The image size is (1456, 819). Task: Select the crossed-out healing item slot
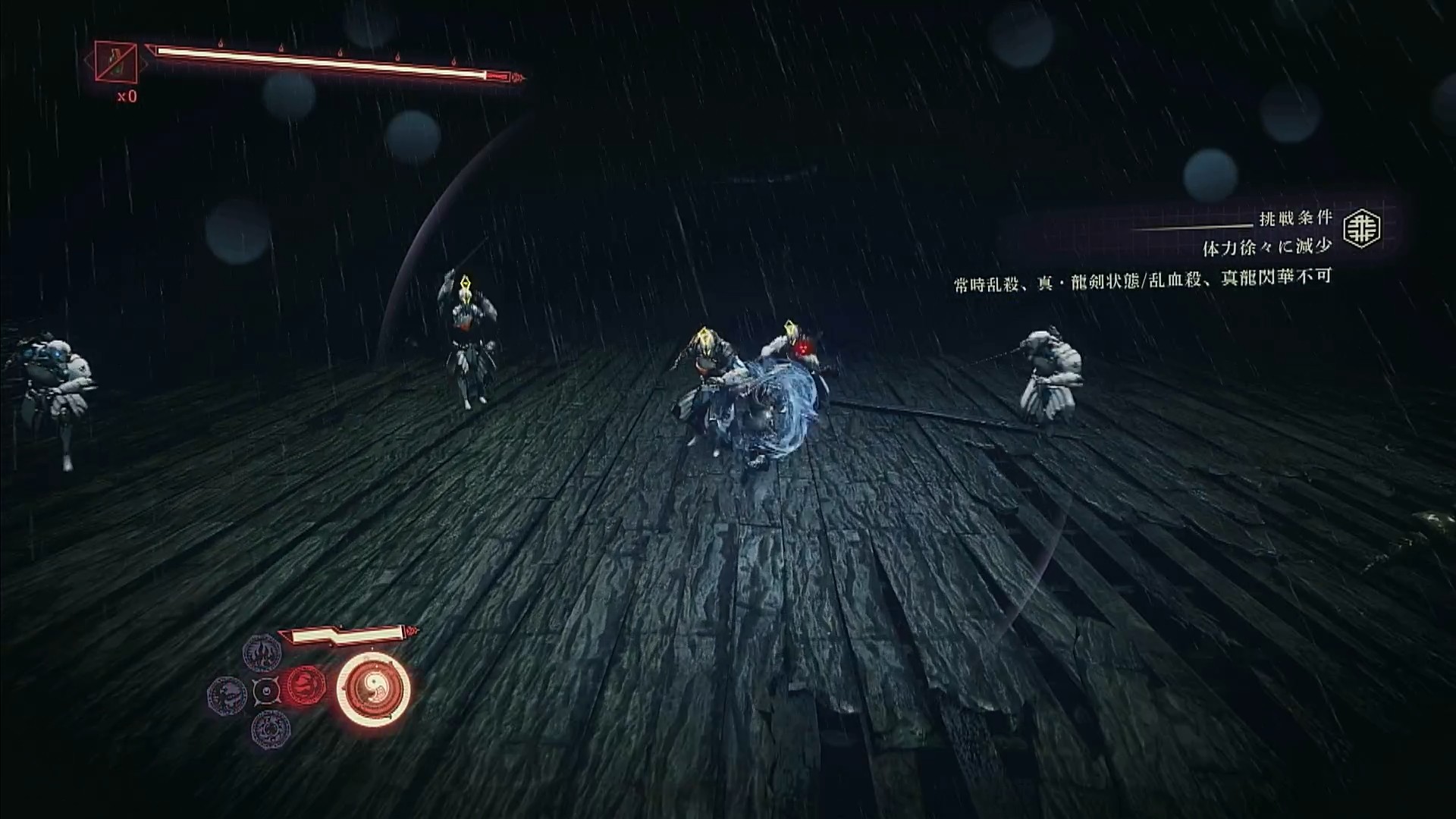click(x=115, y=62)
